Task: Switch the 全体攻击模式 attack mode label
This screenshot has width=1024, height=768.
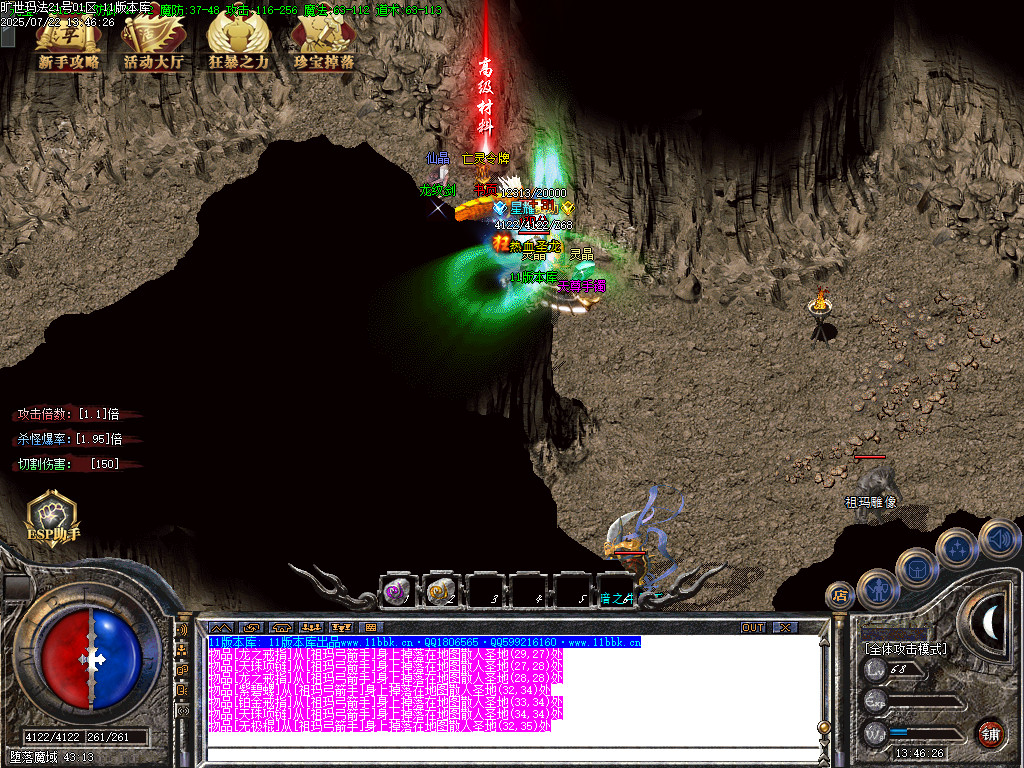Action: point(906,648)
